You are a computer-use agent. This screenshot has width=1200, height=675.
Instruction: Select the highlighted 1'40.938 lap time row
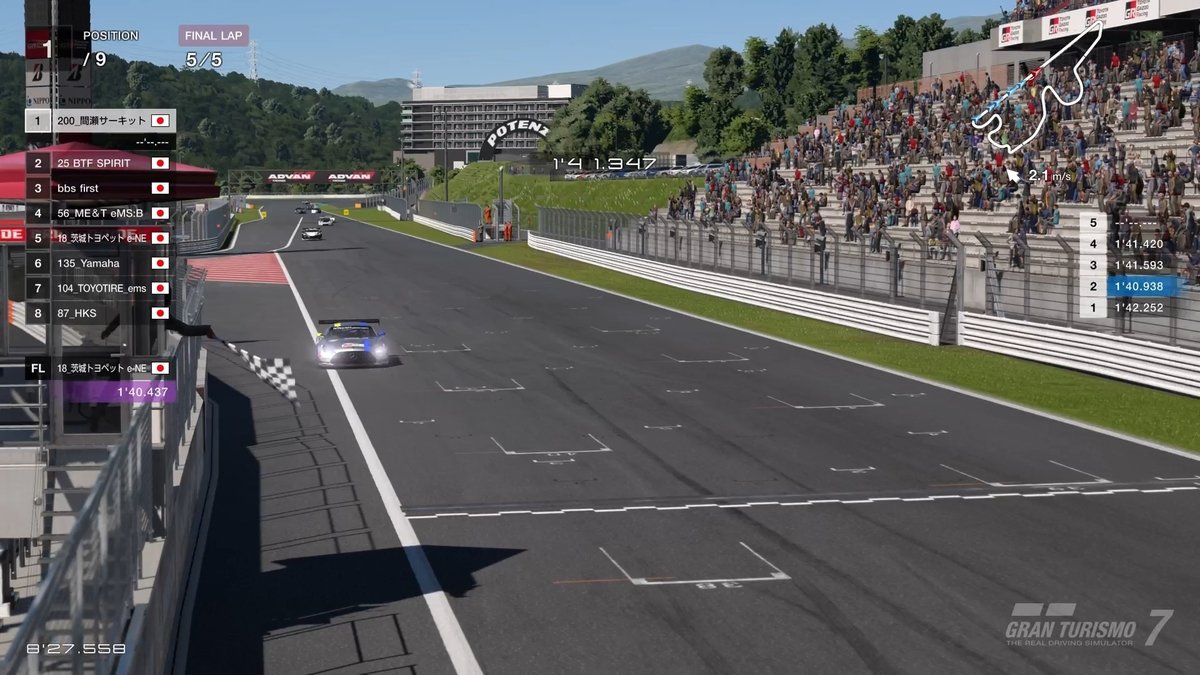tap(1128, 286)
